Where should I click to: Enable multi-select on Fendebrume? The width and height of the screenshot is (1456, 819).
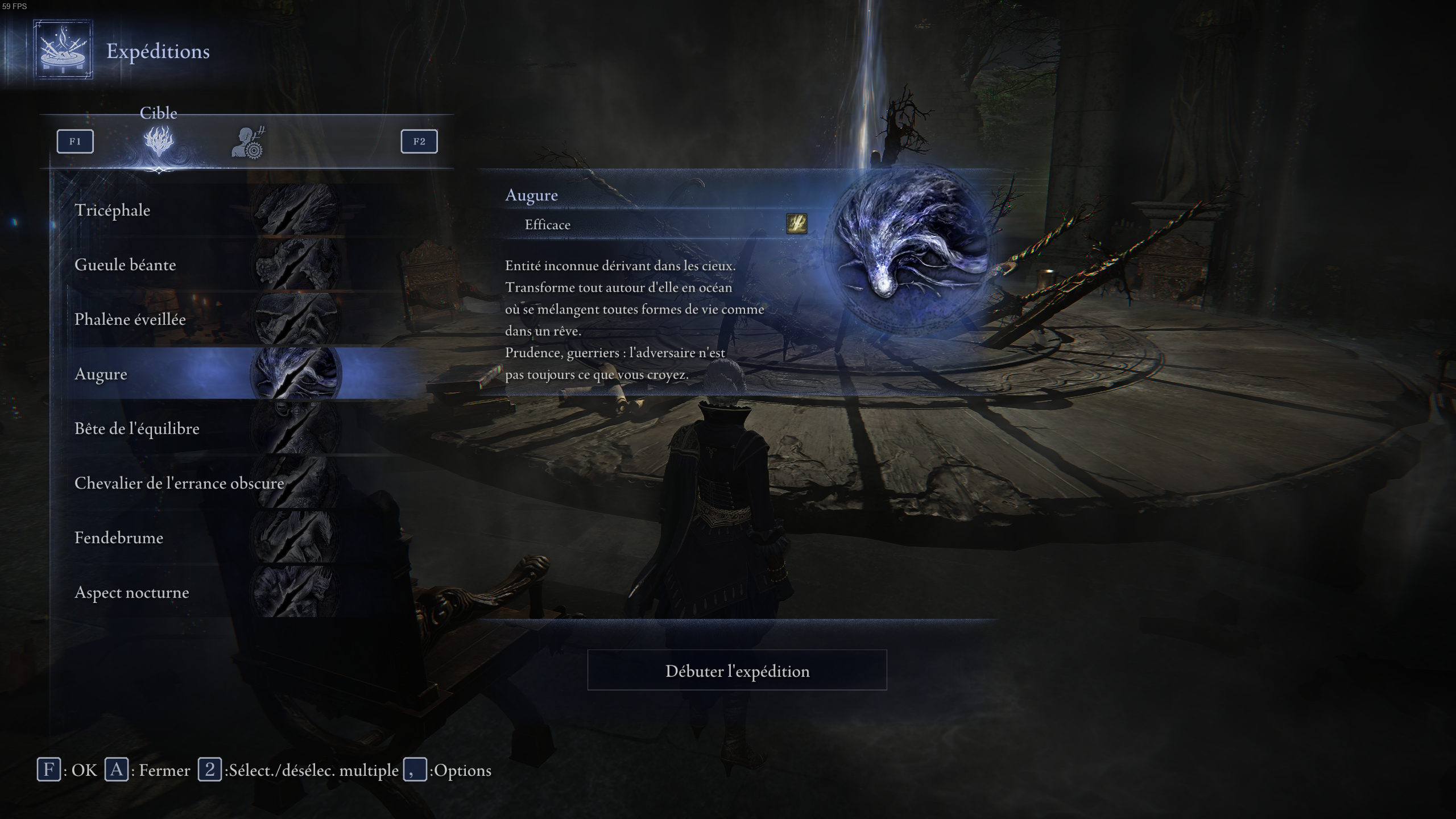(119, 537)
